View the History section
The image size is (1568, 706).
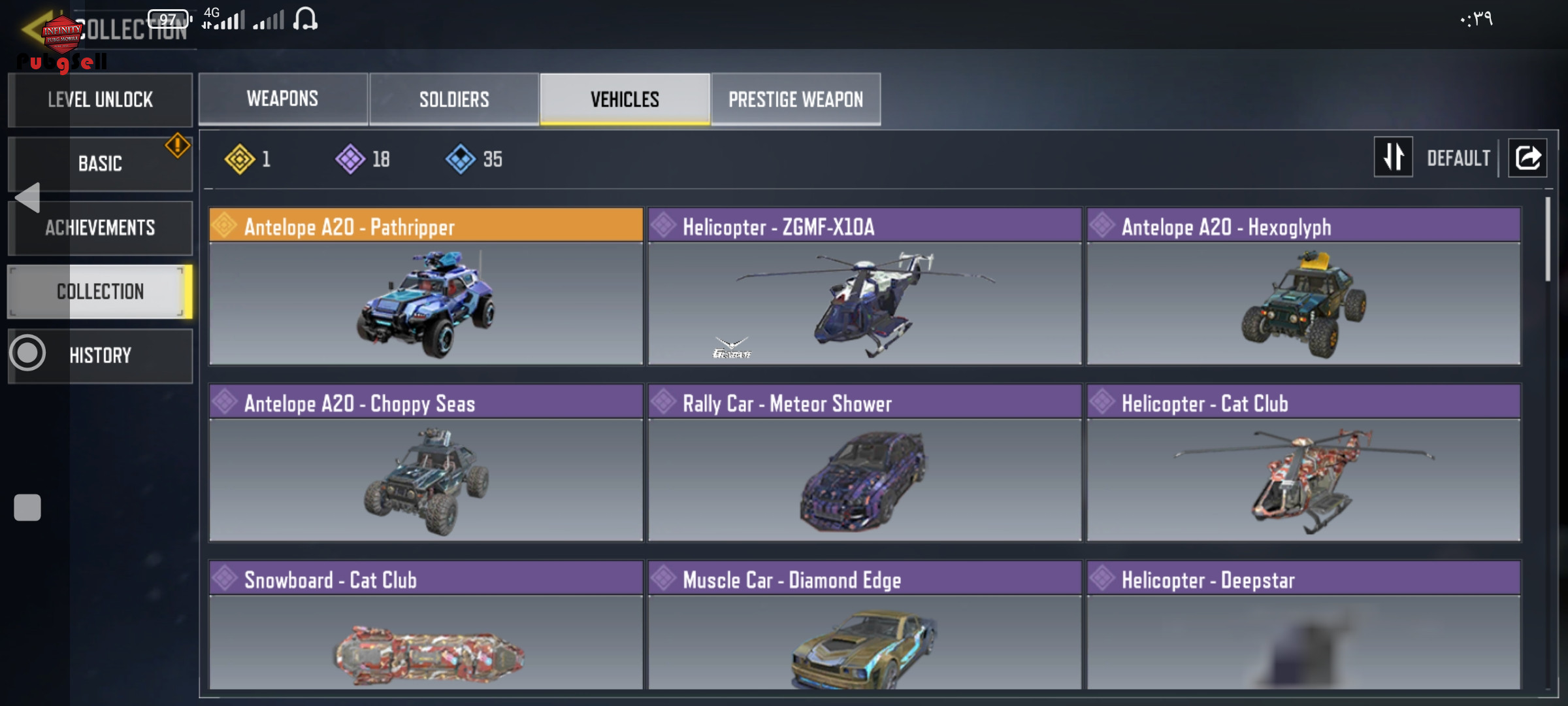click(100, 356)
